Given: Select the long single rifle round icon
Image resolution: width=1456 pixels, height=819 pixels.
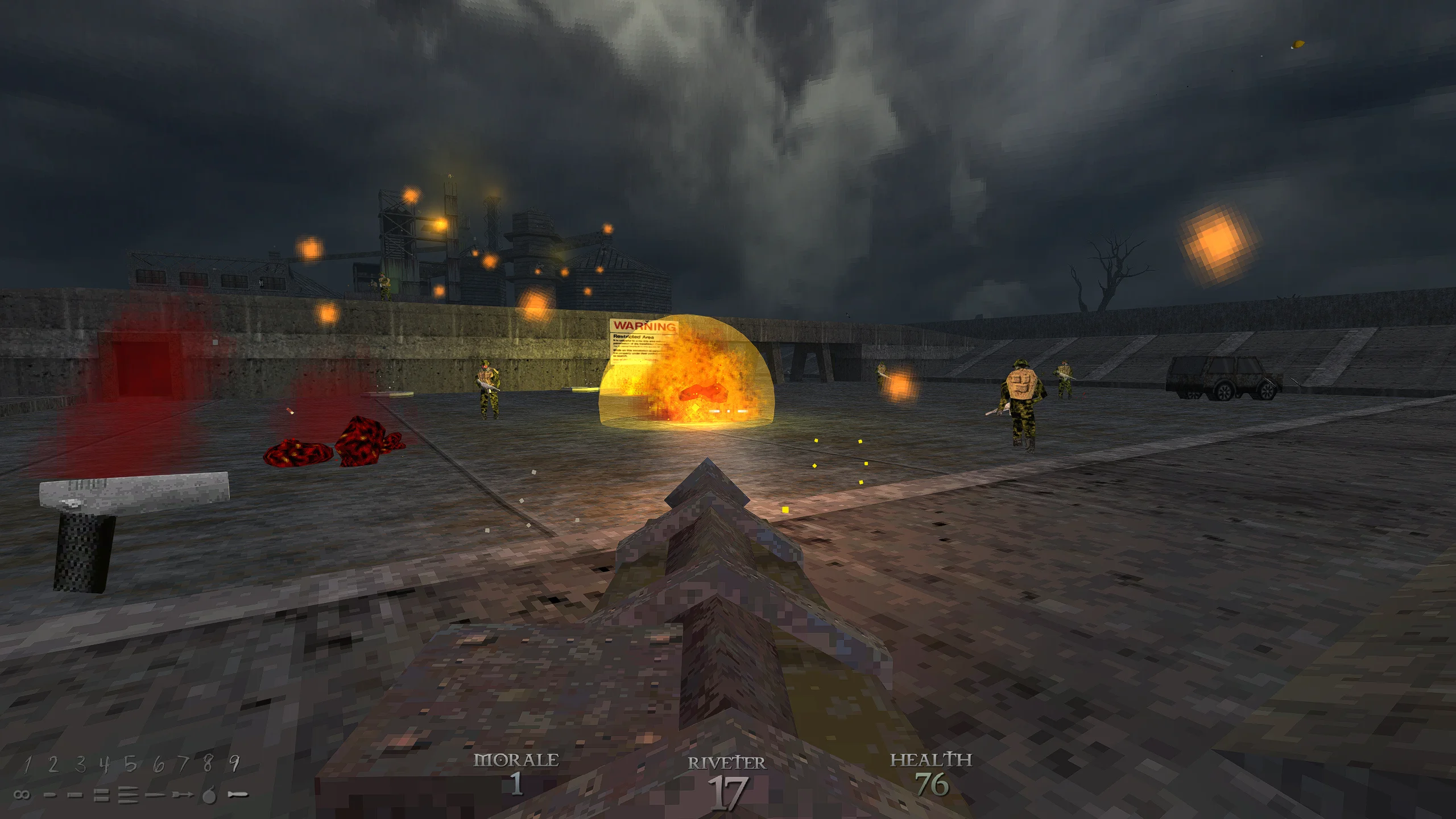Looking at the screenshot, I should pyautogui.click(x=155, y=795).
